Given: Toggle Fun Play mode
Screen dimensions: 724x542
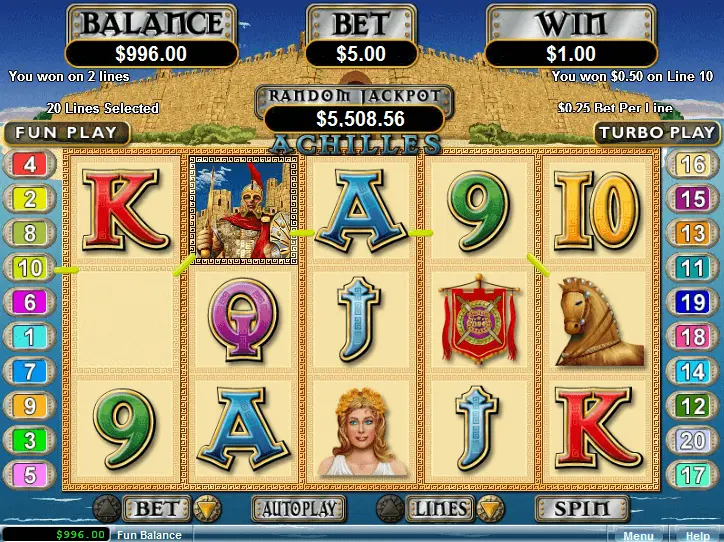Looking at the screenshot, I should pos(66,132).
